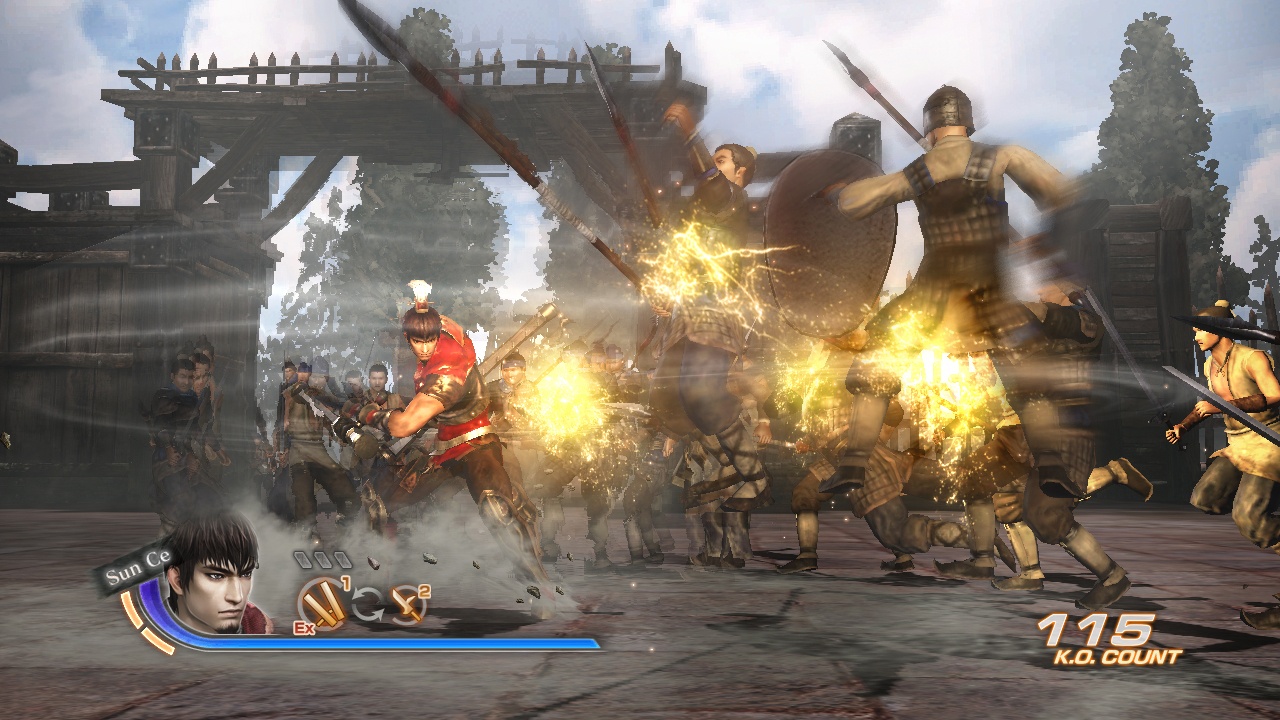Click the Ex label beside weapon 1
This screenshot has width=1280, height=720.
[x=303, y=627]
